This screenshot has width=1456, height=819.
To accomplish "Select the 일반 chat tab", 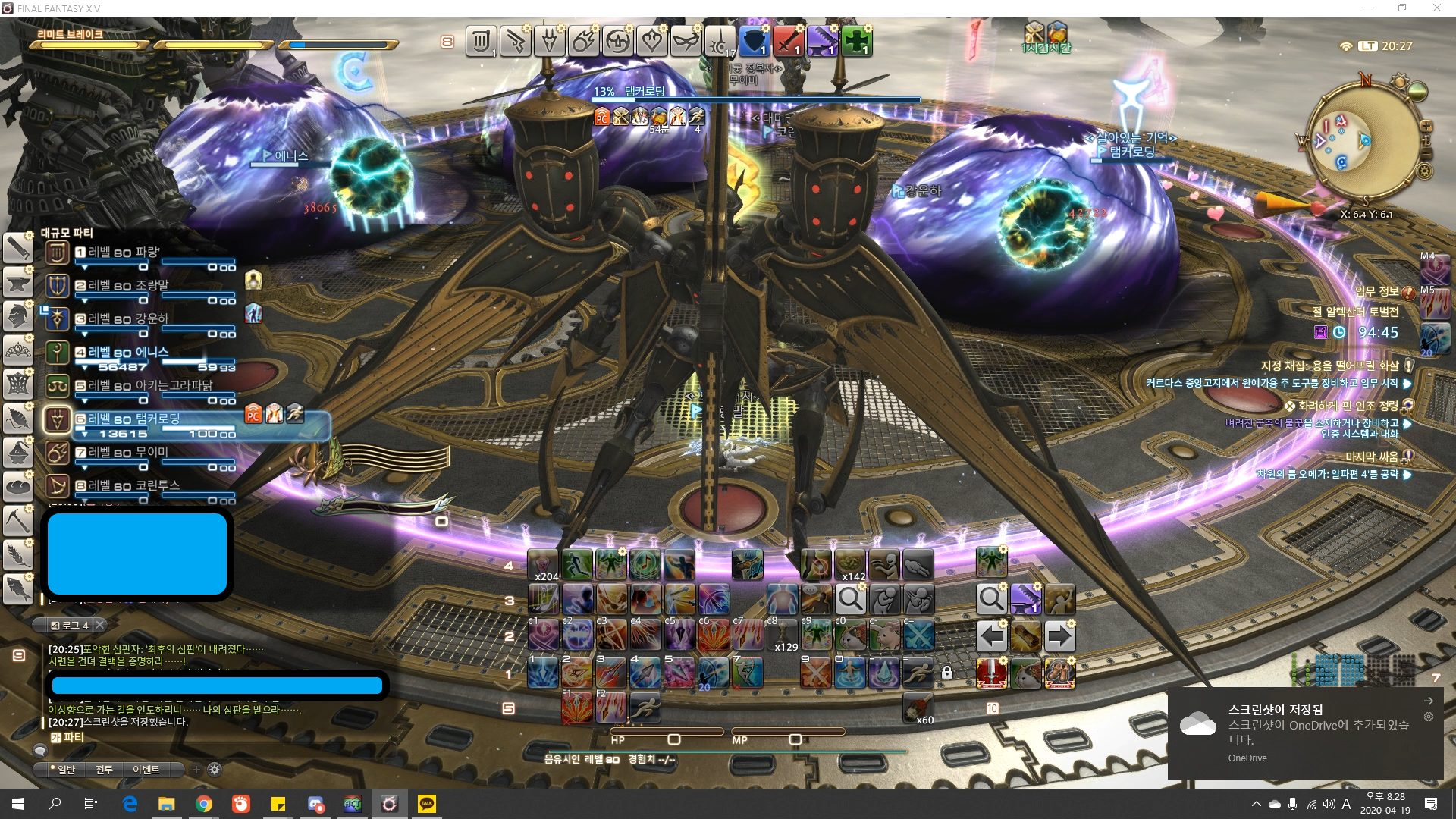I will click(x=64, y=770).
